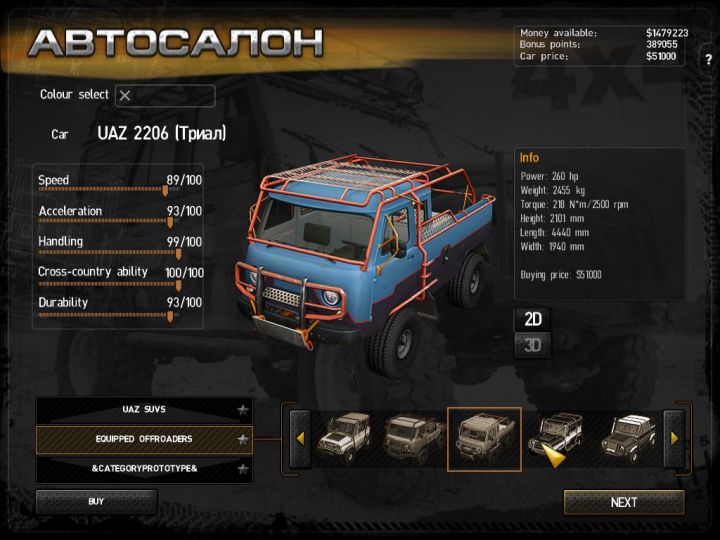Show previous cars with the left arrow
This screenshot has width=720, height=540.
(299, 438)
